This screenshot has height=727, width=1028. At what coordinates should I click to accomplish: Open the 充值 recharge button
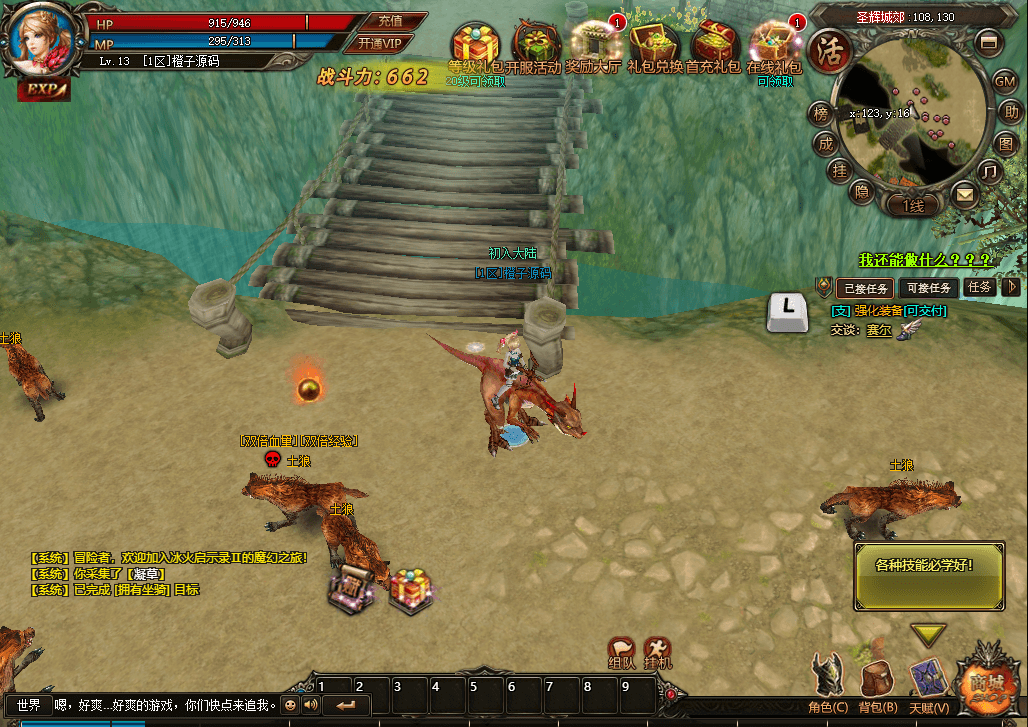(388, 21)
